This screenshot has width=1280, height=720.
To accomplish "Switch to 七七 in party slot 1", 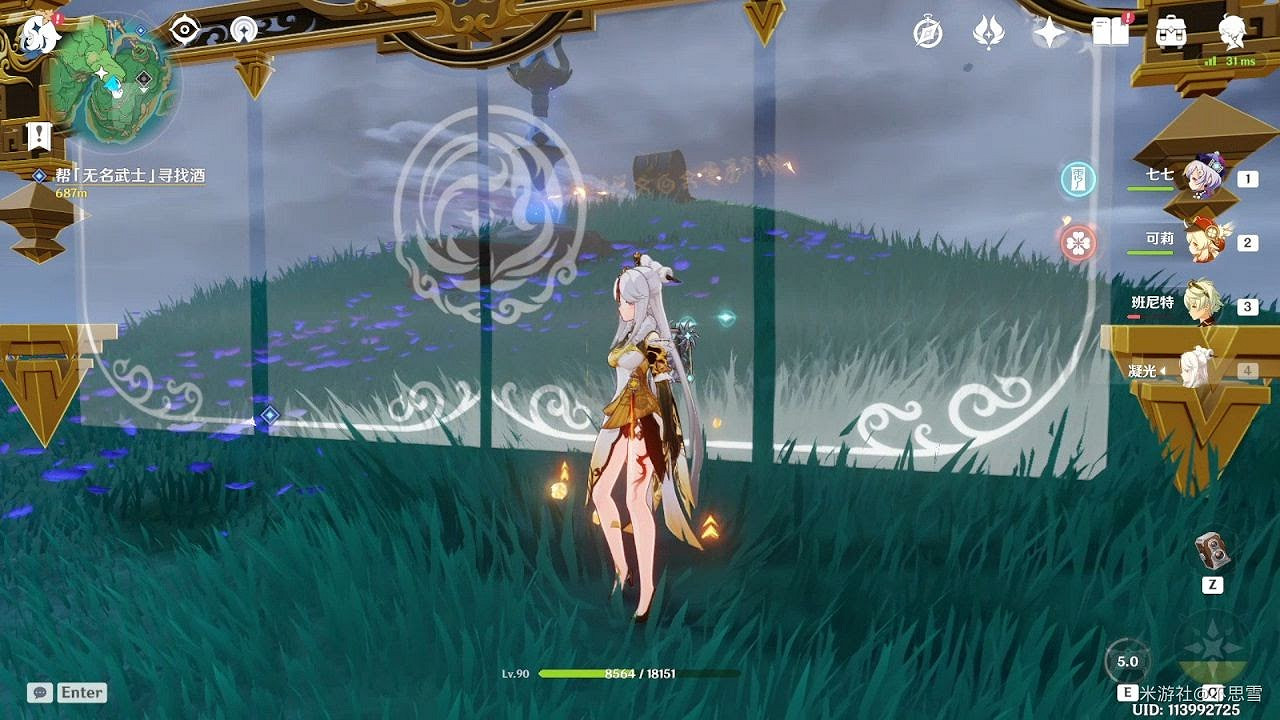I will 1204,175.
